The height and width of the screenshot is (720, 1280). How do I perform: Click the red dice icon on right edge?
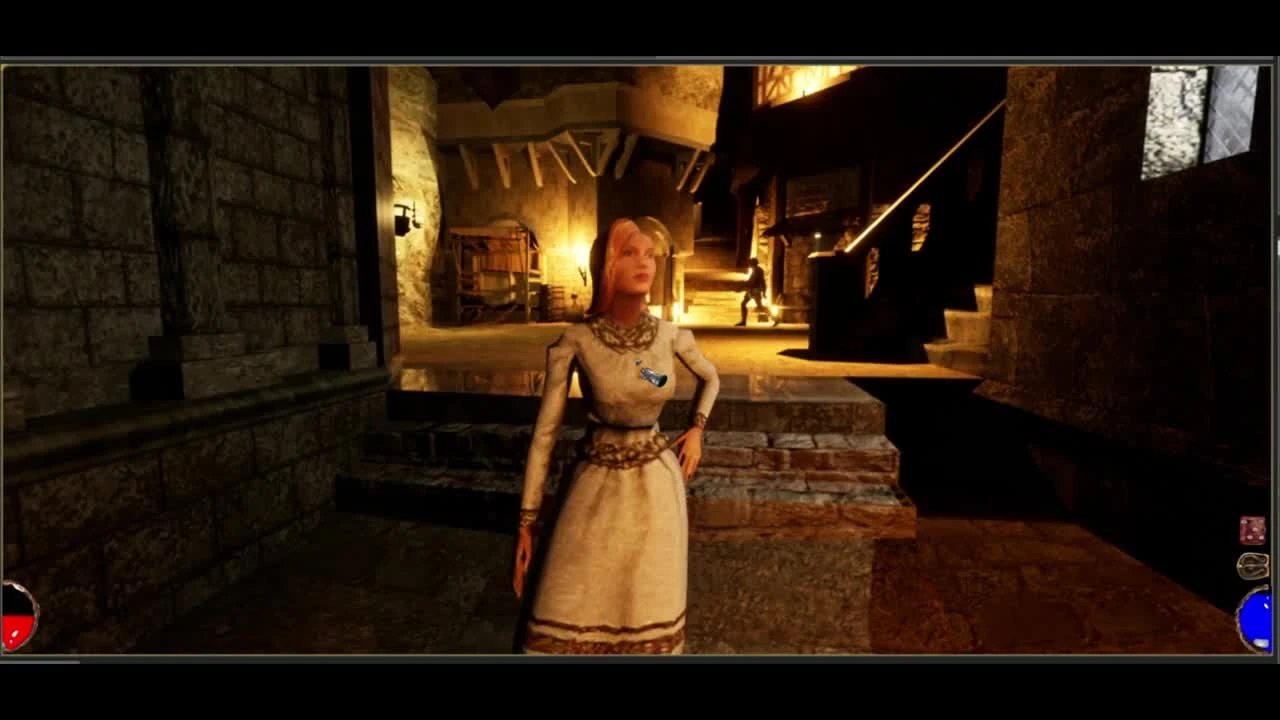[x=1250, y=528]
